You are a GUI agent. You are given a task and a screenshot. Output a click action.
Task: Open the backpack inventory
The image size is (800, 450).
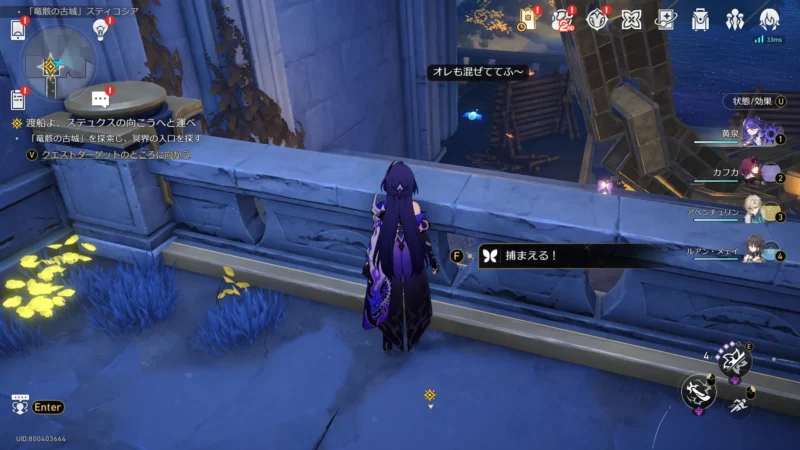(701, 19)
